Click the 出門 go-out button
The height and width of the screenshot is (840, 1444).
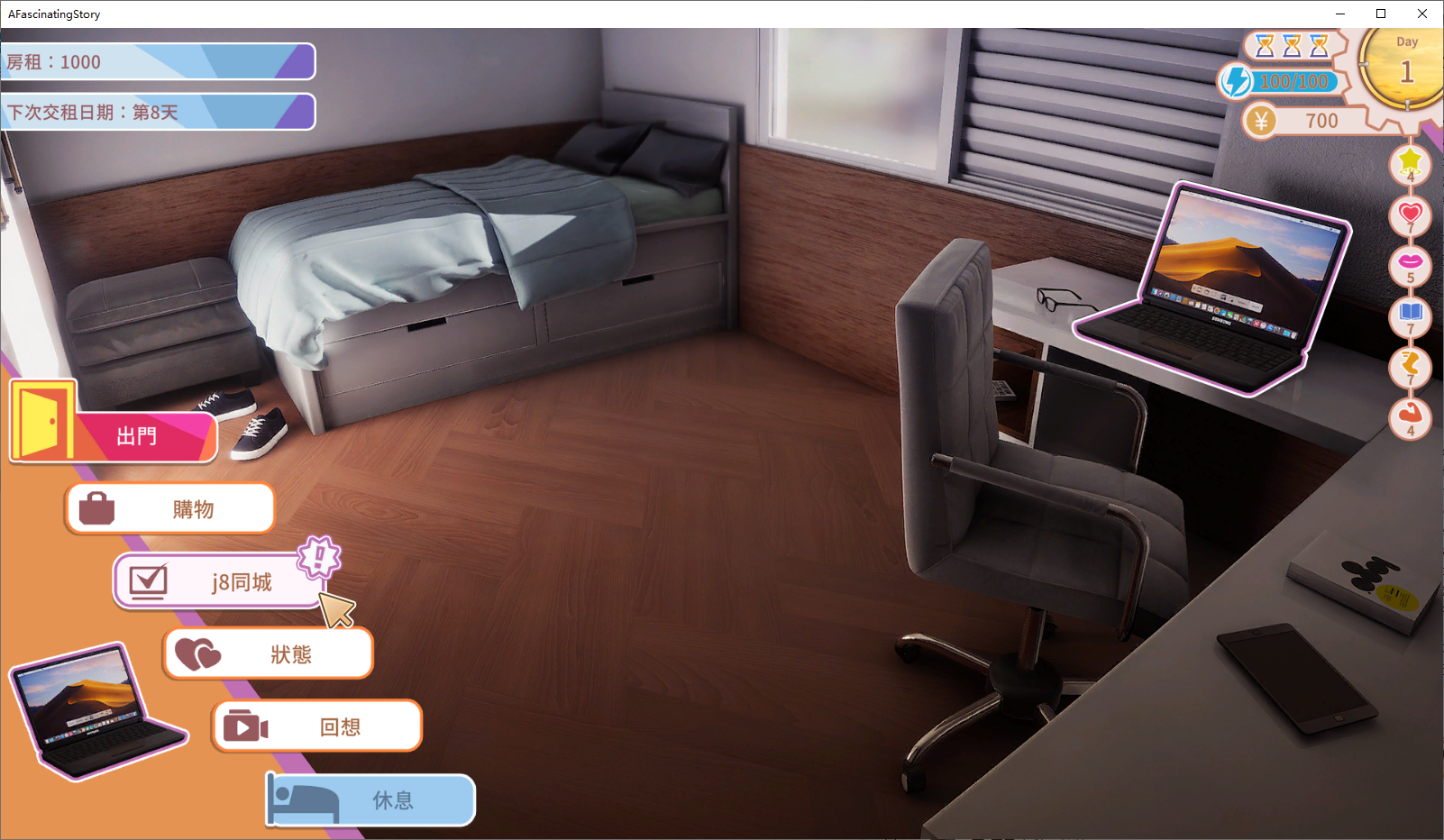point(135,437)
